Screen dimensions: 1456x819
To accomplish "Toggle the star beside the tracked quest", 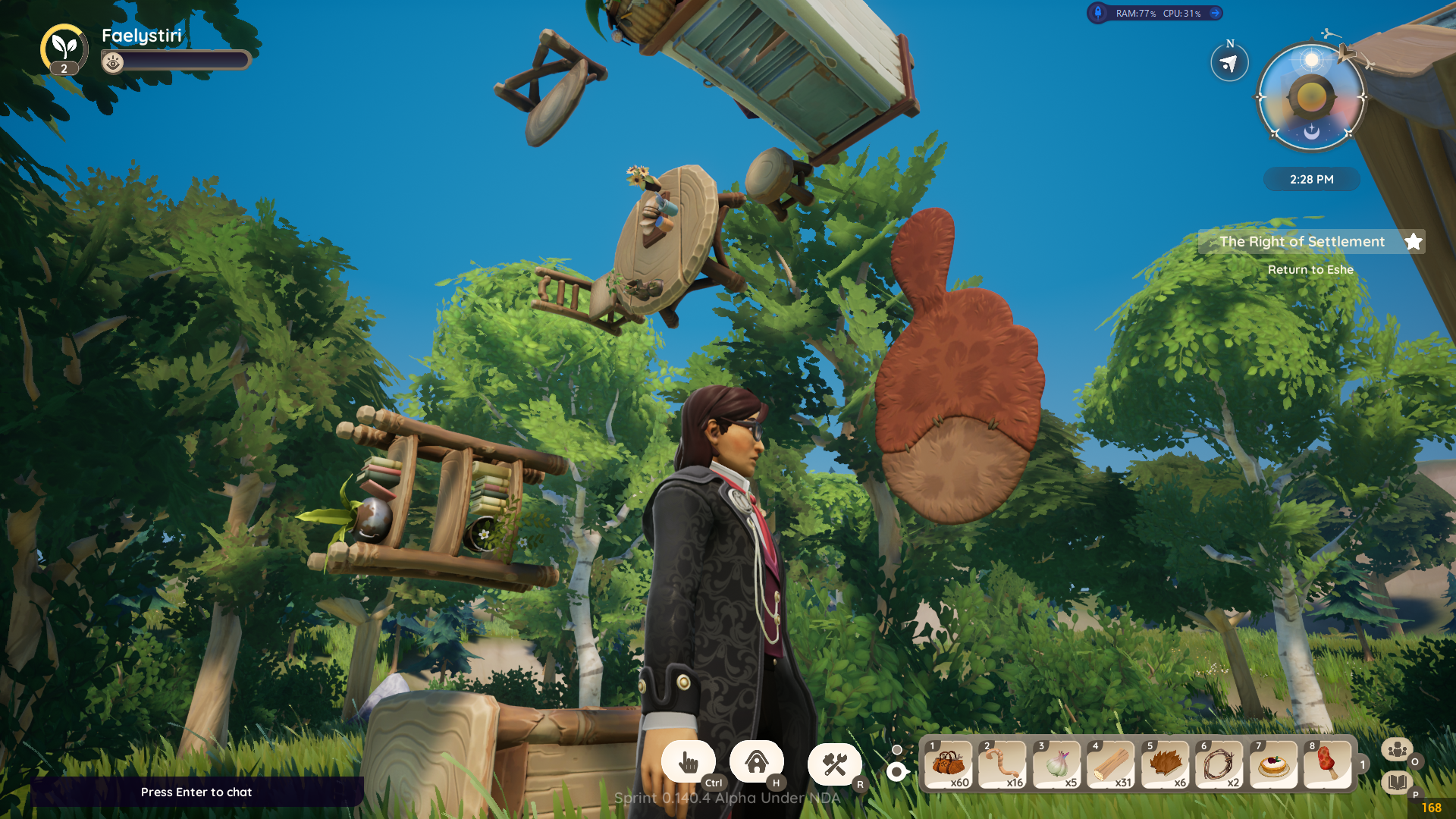I will click(x=1413, y=242).
